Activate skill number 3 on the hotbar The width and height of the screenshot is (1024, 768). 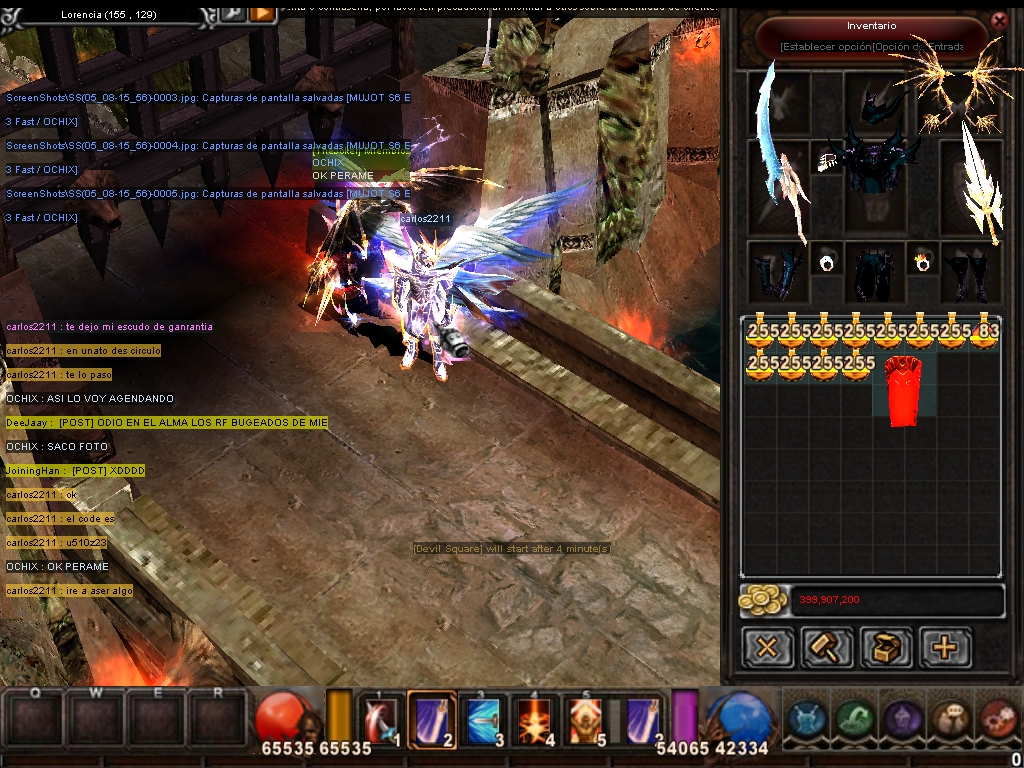pos(484,720)
